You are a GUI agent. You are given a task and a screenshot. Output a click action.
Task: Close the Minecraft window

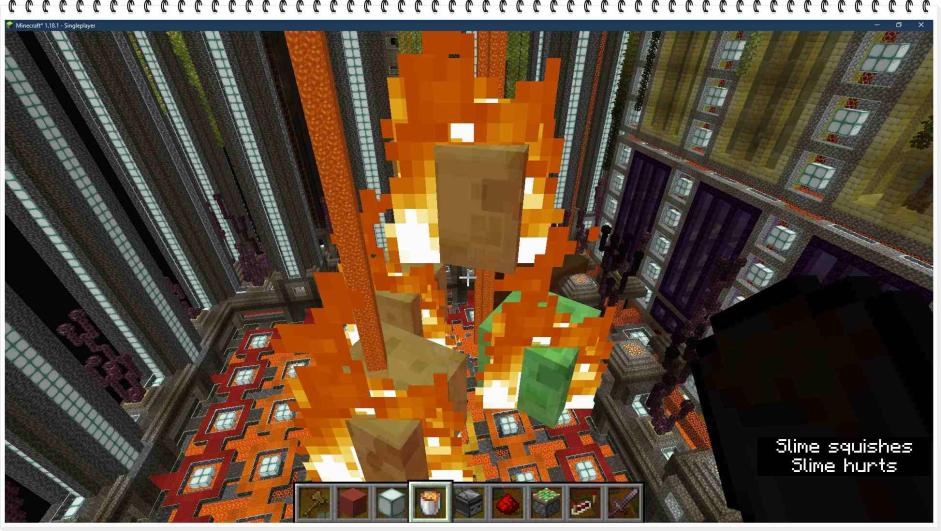click(x=921, y=25)
